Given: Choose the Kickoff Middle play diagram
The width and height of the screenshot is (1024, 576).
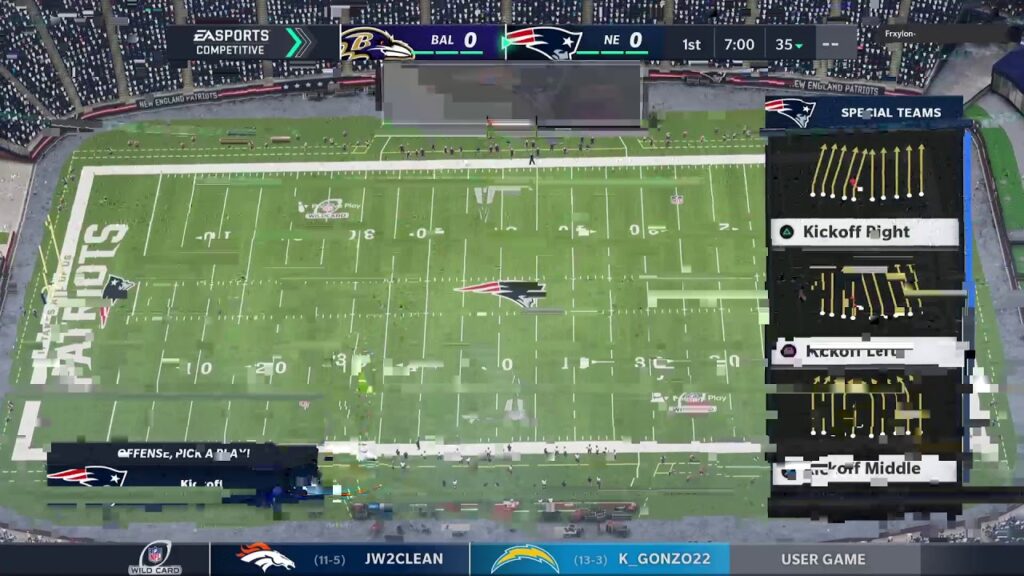Looking at the screenshot, I should pyautogui.click(x=865, y=408).
